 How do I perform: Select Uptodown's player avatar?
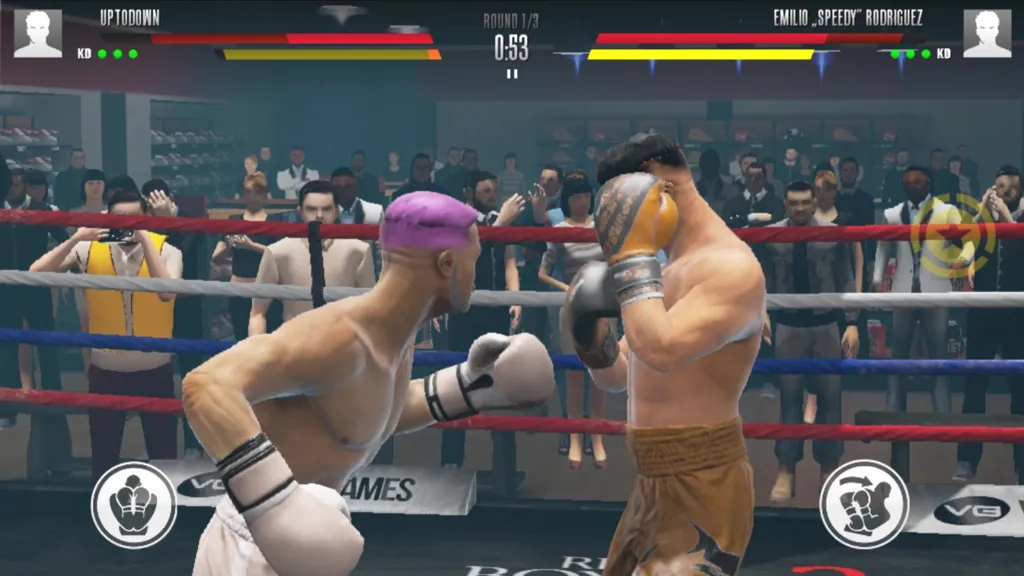point(38,33)
